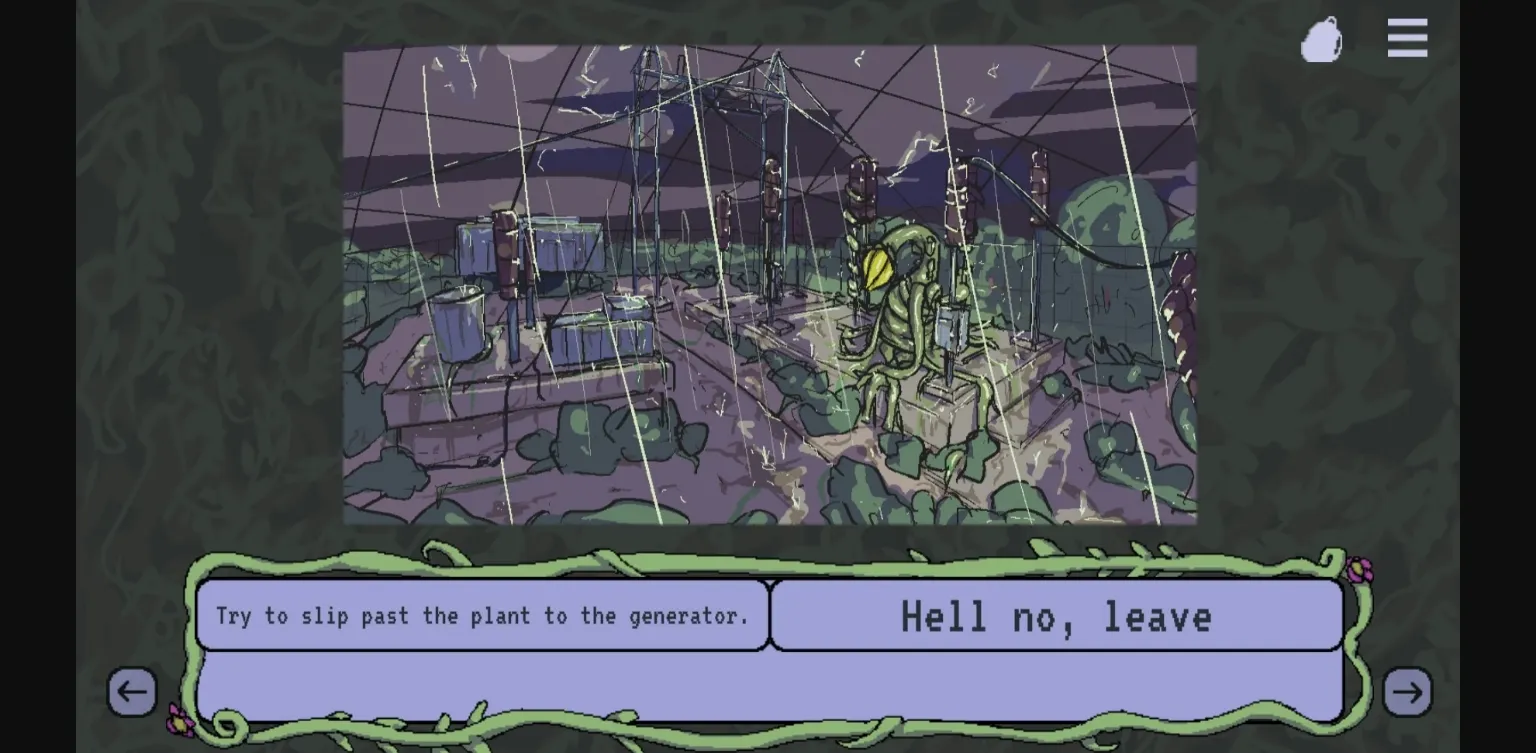Select the three-line menu icon
Viewport: 1536px width, 753px height.
click(1407, 37)
